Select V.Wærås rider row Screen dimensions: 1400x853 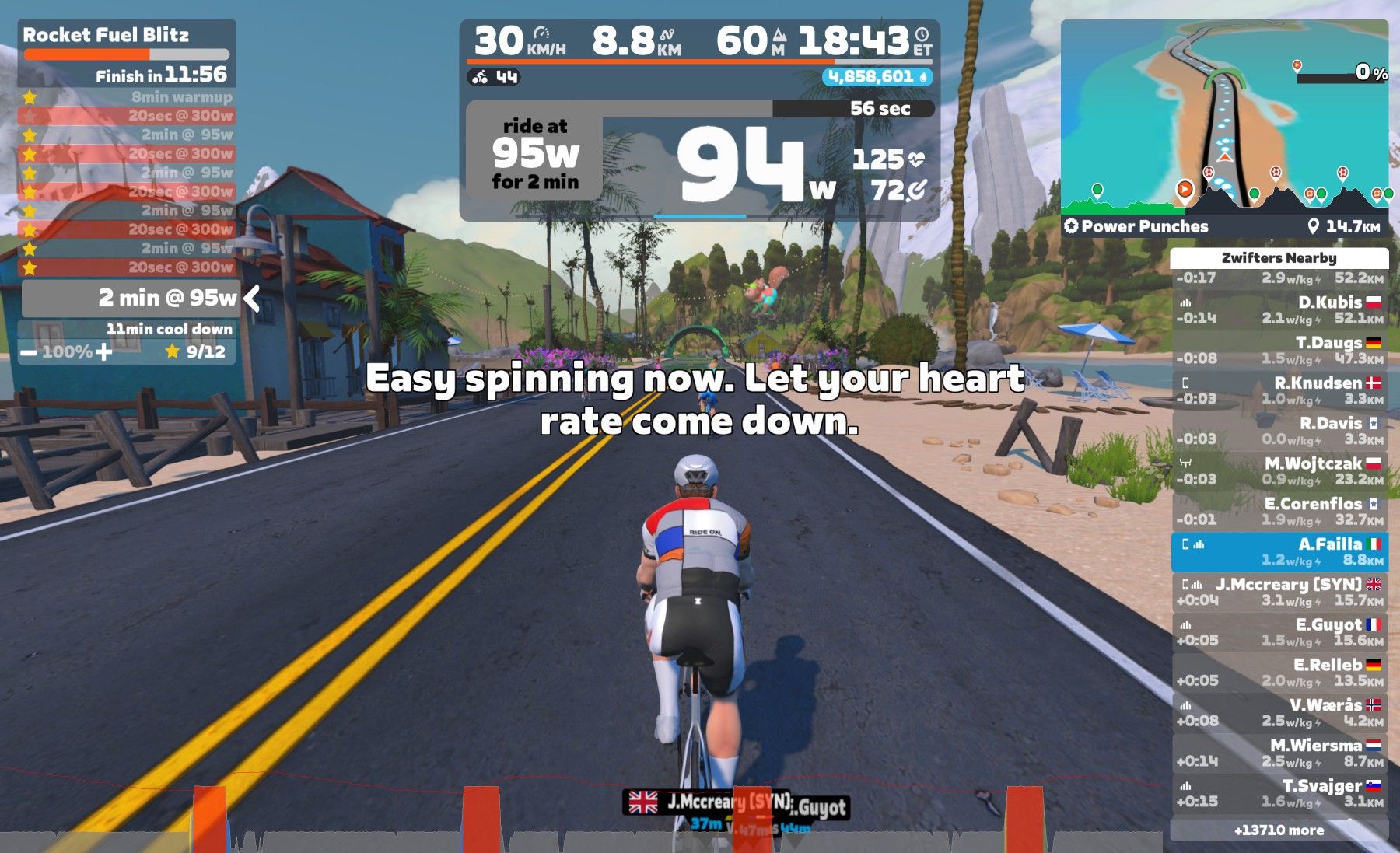[x=1279, y=713]
